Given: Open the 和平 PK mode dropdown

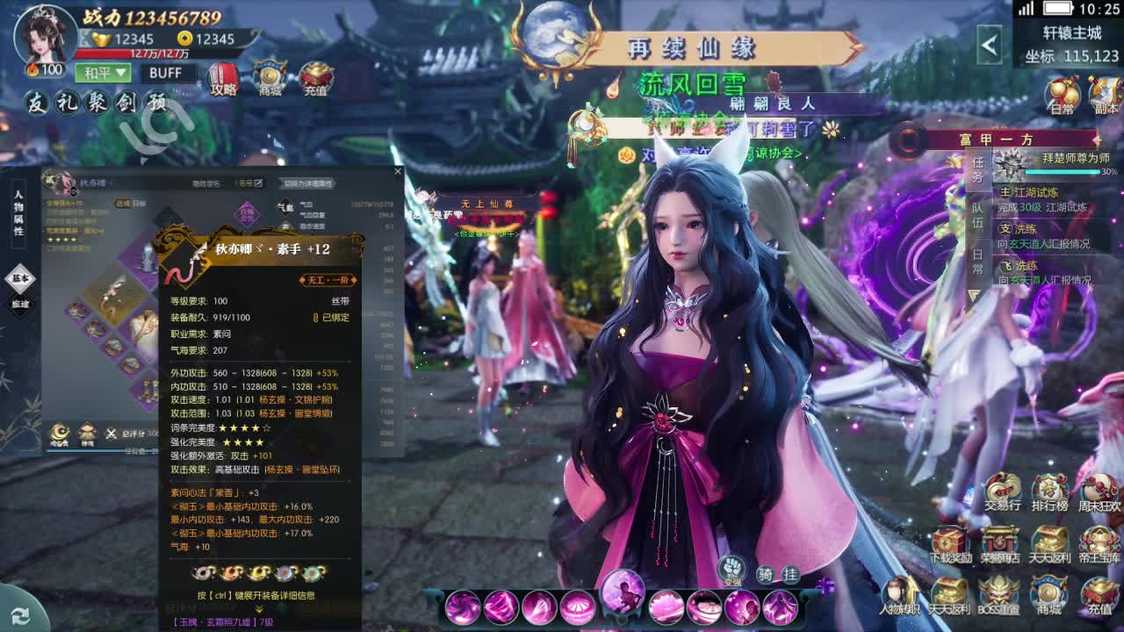Looking at the screenshot, I should point(105,73).
